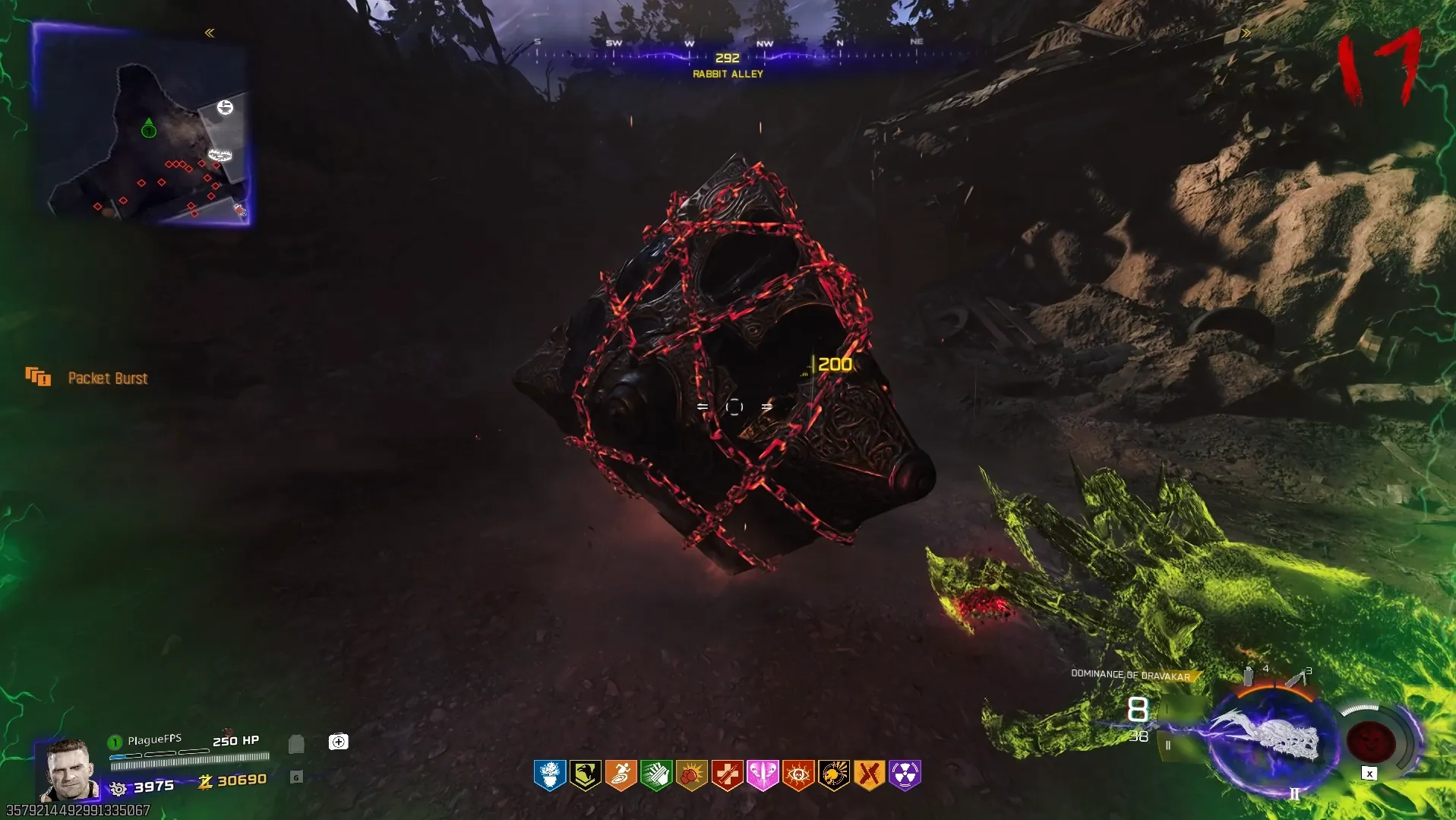1456x820 pixels.
Task: Click the orange Stamin-Up runner perk icon
Action: (621, 775)
